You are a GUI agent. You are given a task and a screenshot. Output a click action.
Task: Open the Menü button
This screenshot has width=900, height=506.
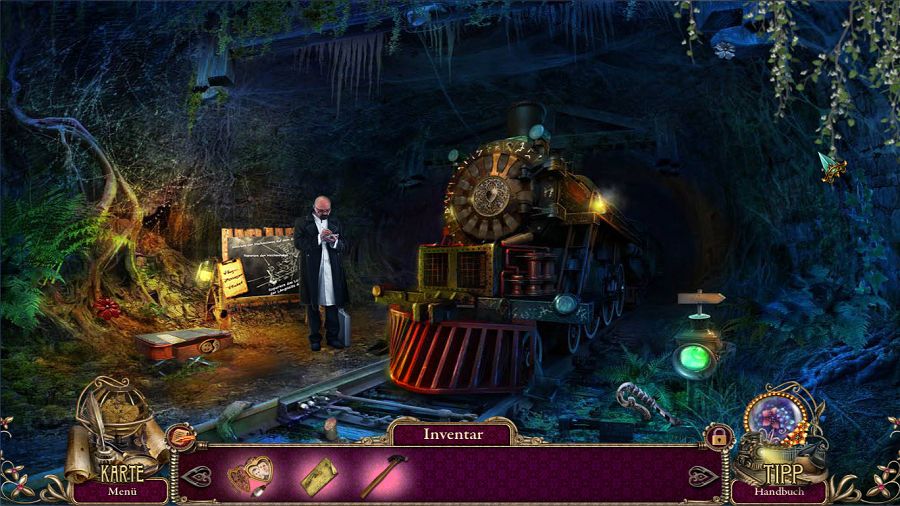click(122, 491)
